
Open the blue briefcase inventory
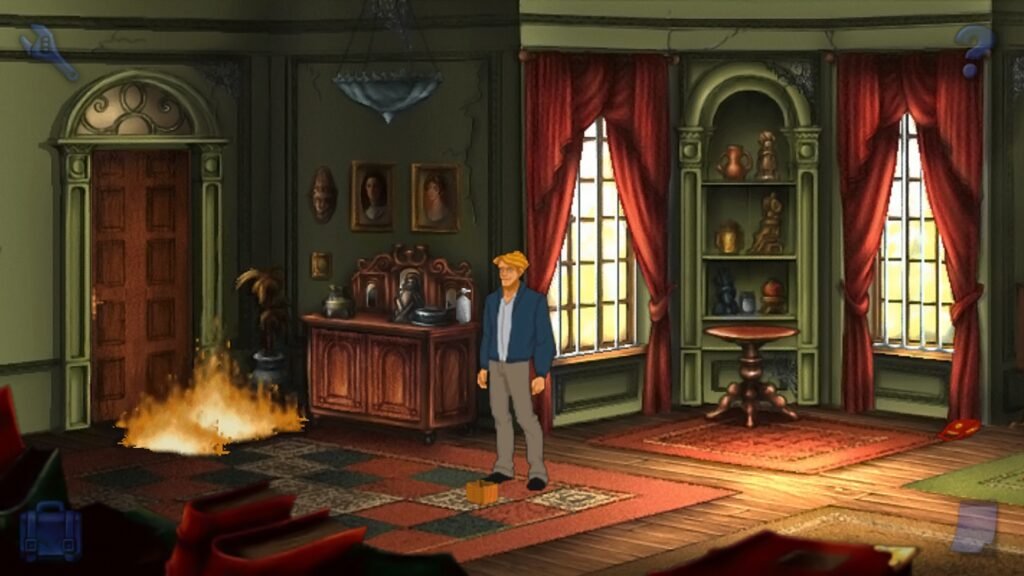tap(49, 530)
